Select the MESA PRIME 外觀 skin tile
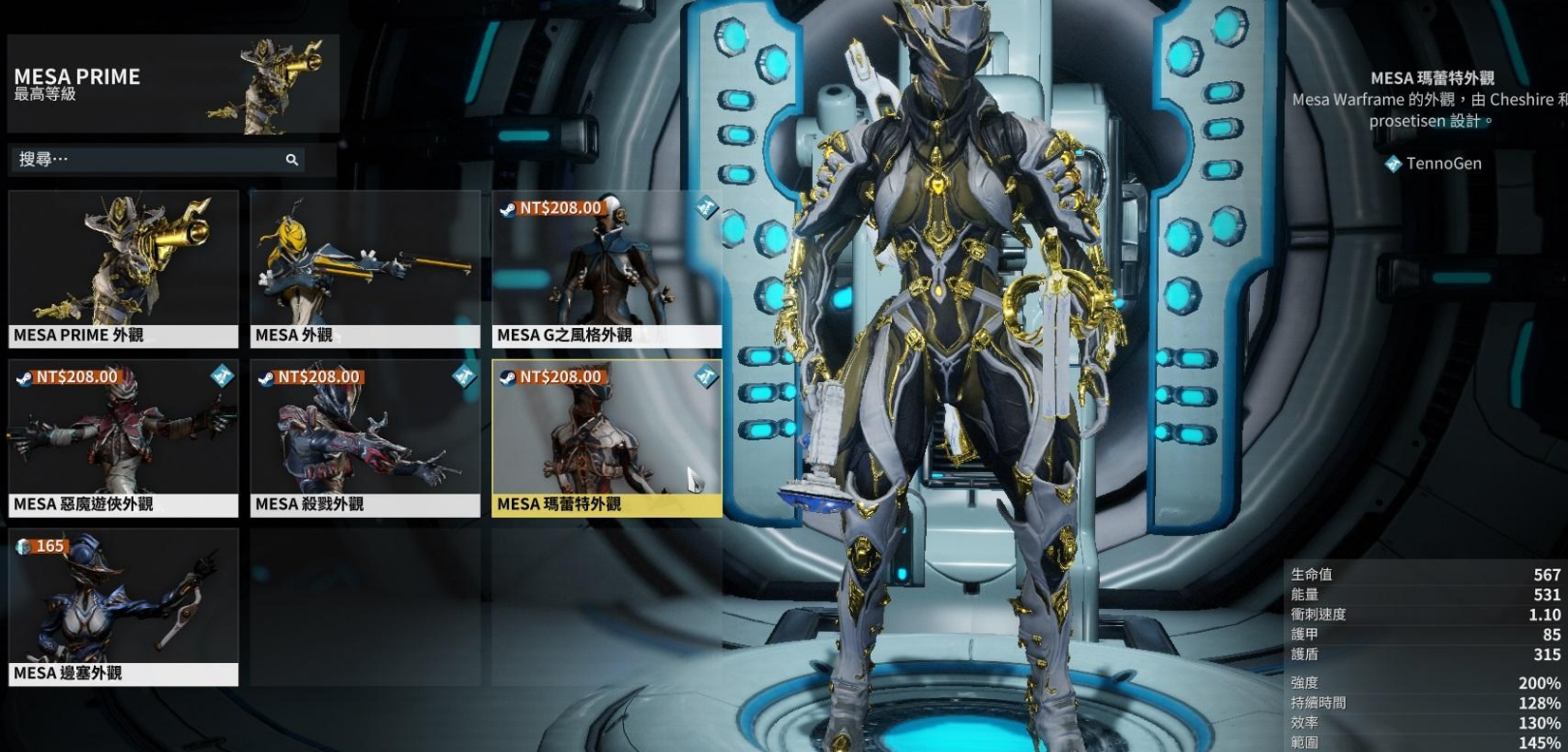This screenshot has width=1568, height=752. point(123,269)
